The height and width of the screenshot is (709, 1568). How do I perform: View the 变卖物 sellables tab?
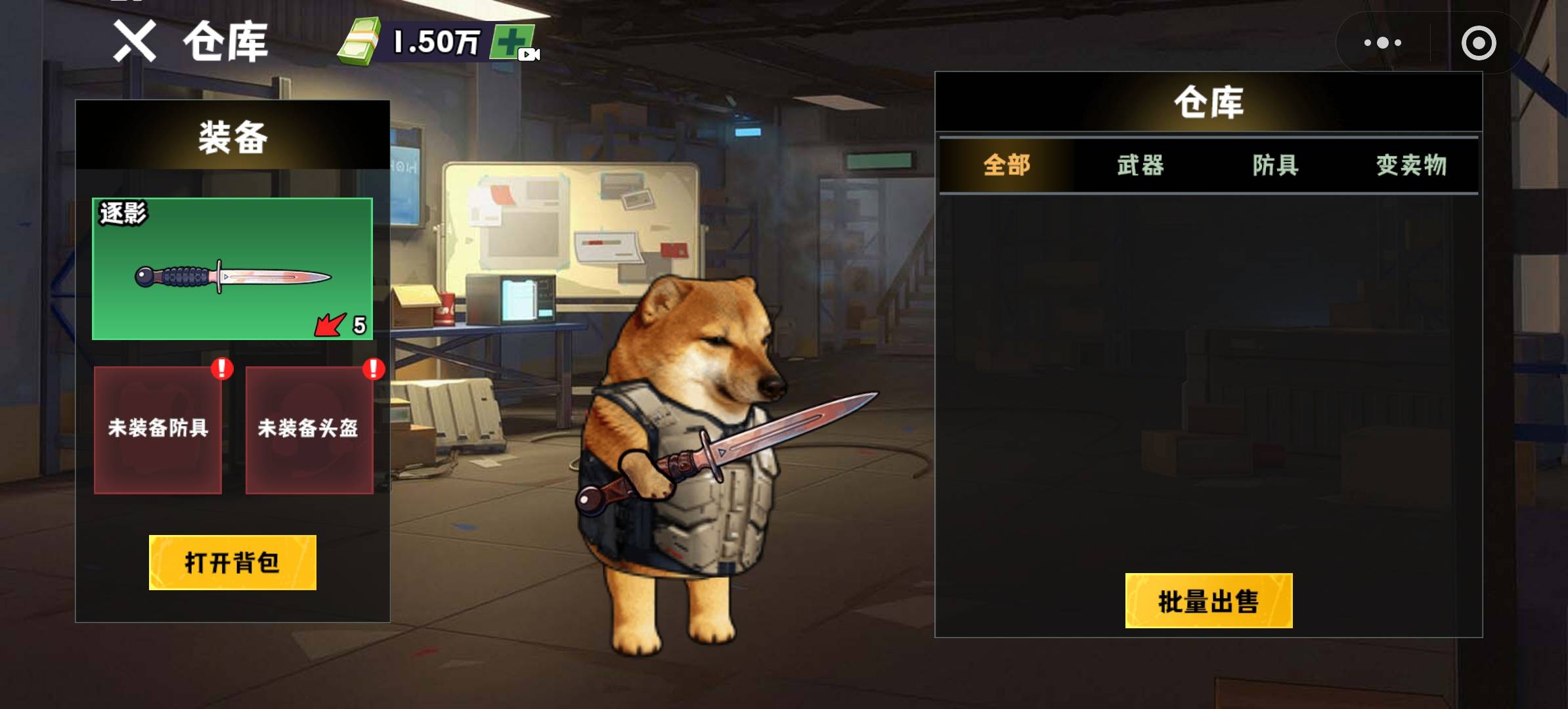tap(1411, 165)
